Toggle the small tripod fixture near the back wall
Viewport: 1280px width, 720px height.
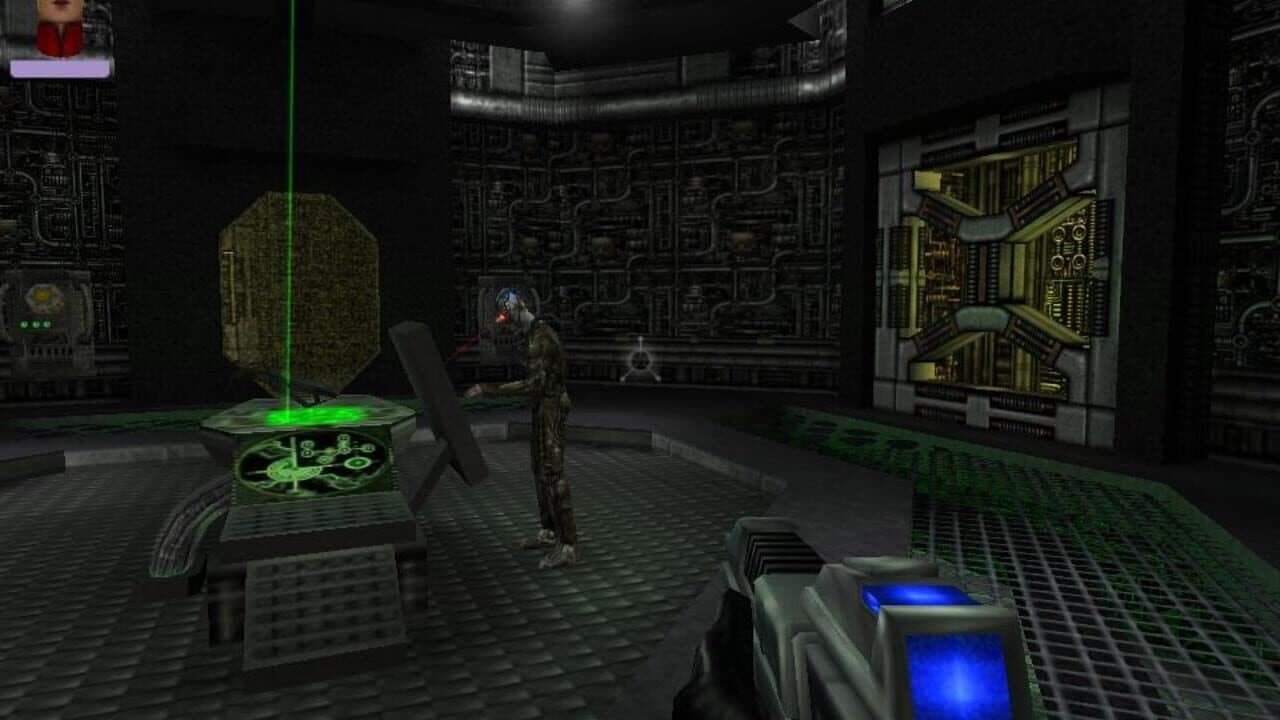[x=640, y=360]
